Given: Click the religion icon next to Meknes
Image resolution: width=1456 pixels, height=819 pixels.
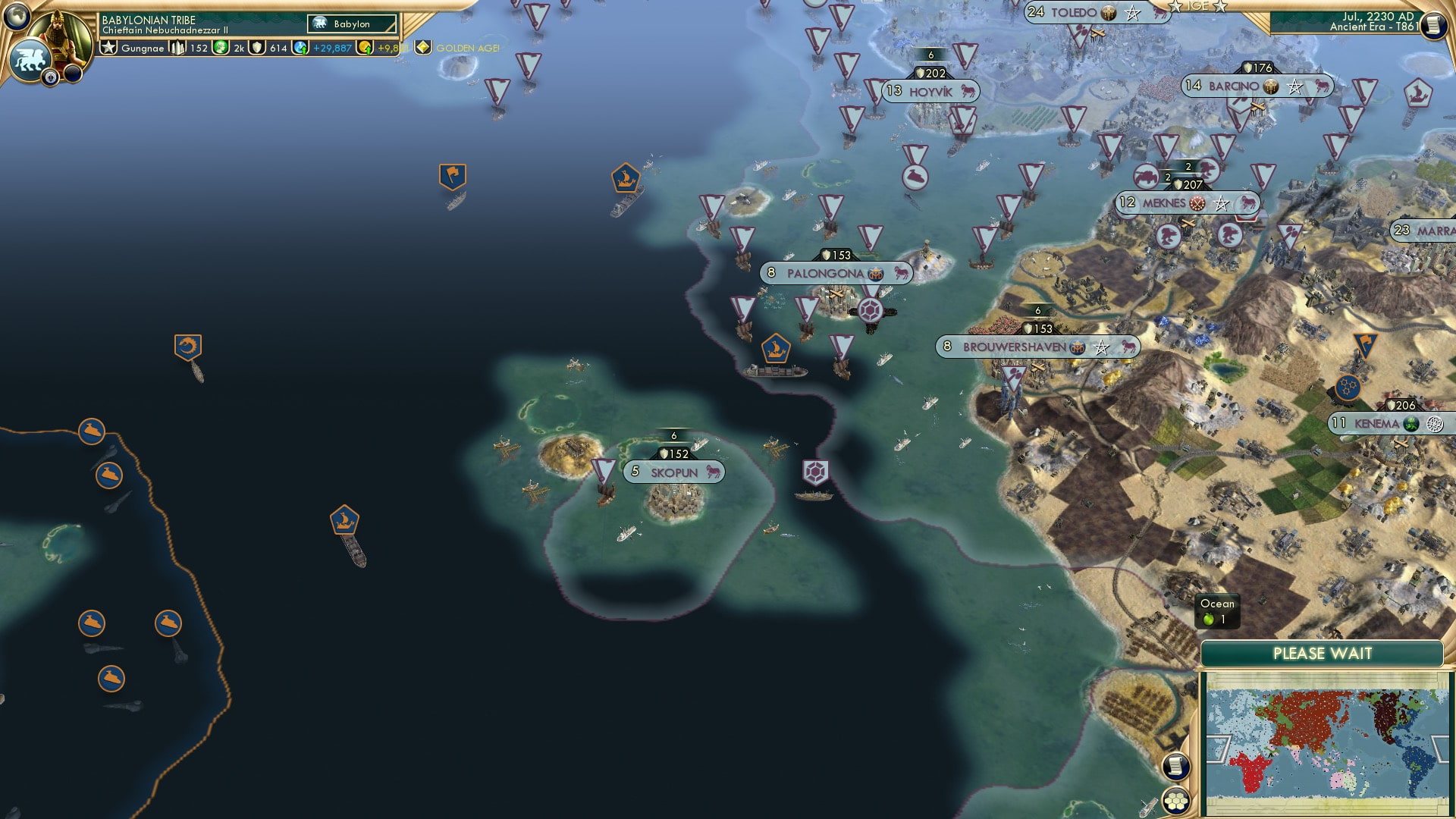Looking at the screenshot, I should pos(1198,204).
